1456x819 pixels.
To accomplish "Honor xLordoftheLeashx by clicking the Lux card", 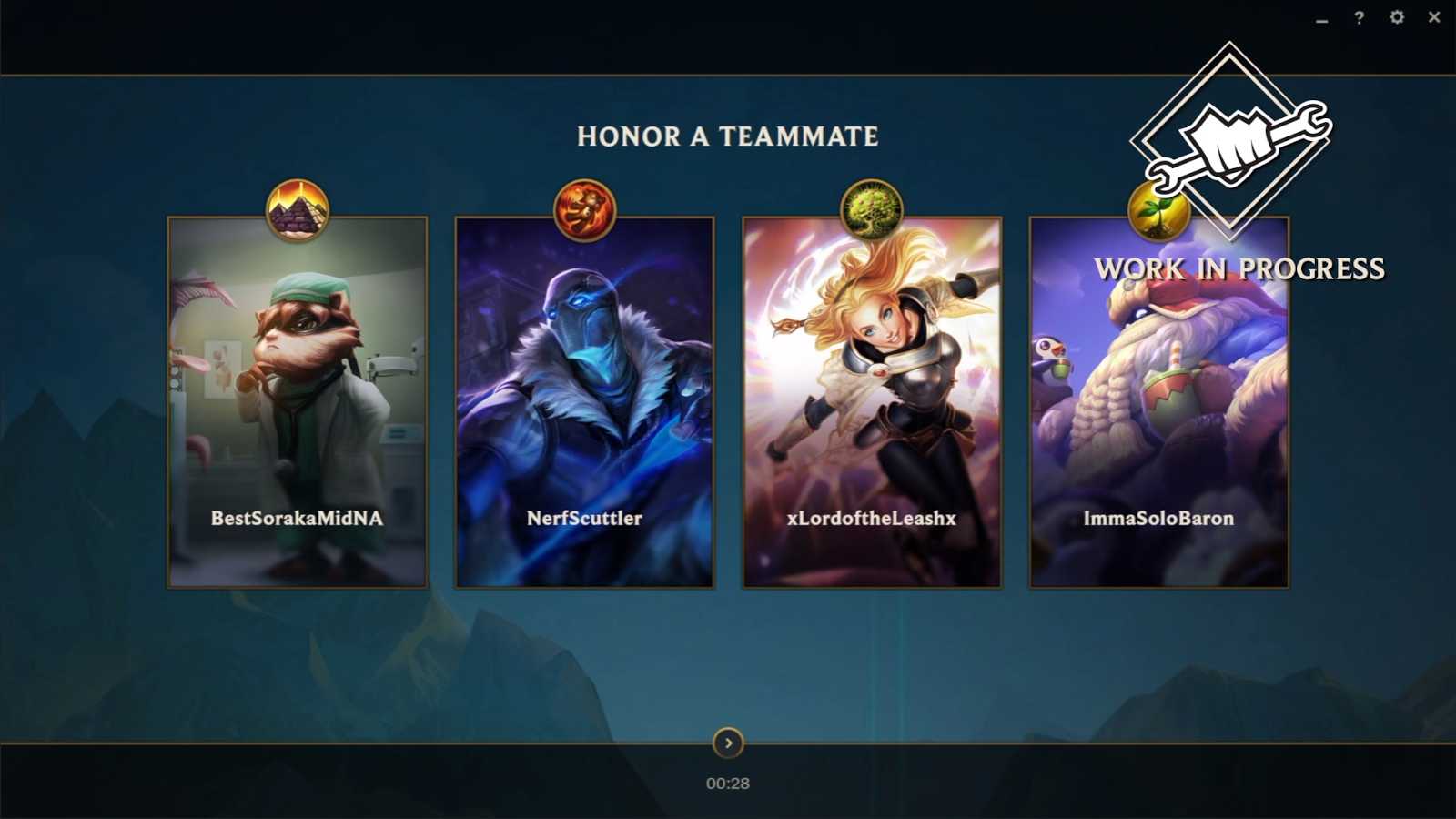I will pyautogui.click(x=873, y=400).
